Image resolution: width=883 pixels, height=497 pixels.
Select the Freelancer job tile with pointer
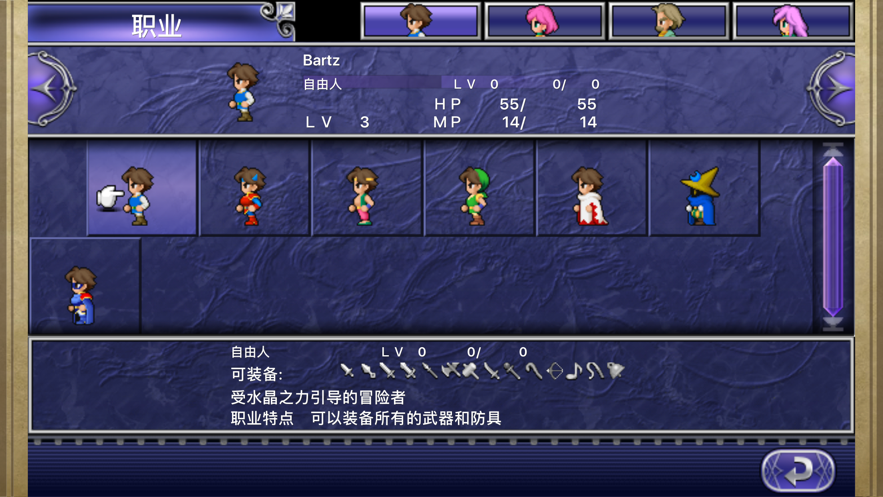click(x=141, y=189)
